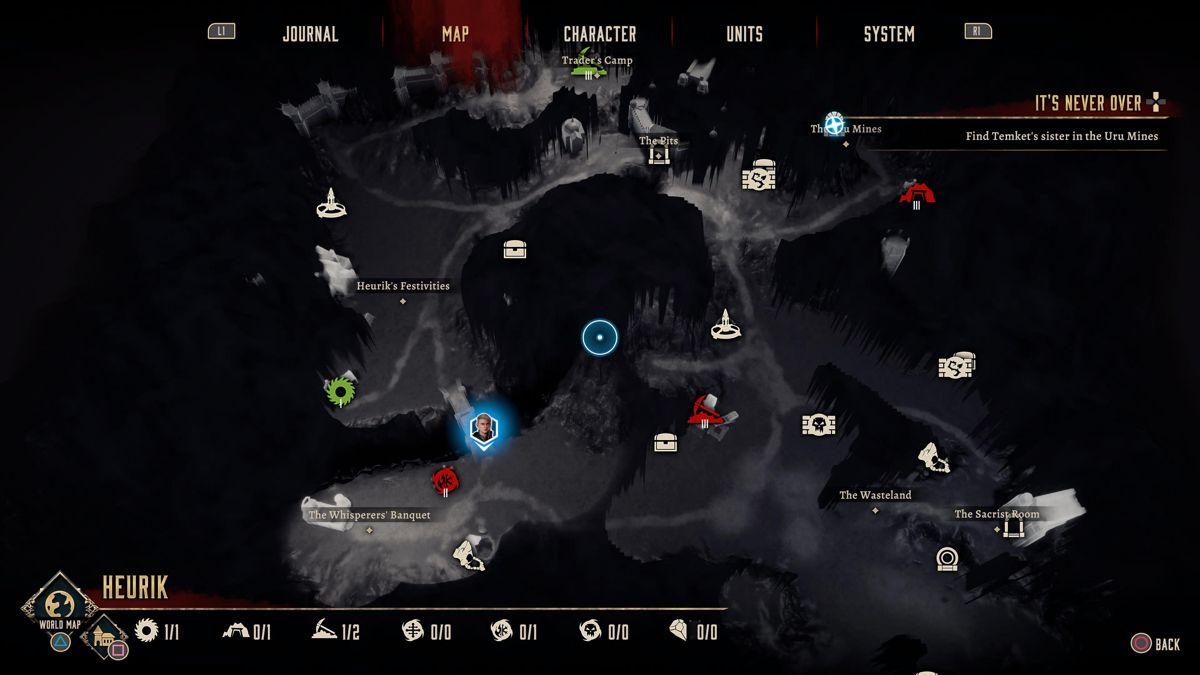Click the Heurik's Festivities location label
Viewport: 1200px width, 675px height.
[x=403, y=286]
